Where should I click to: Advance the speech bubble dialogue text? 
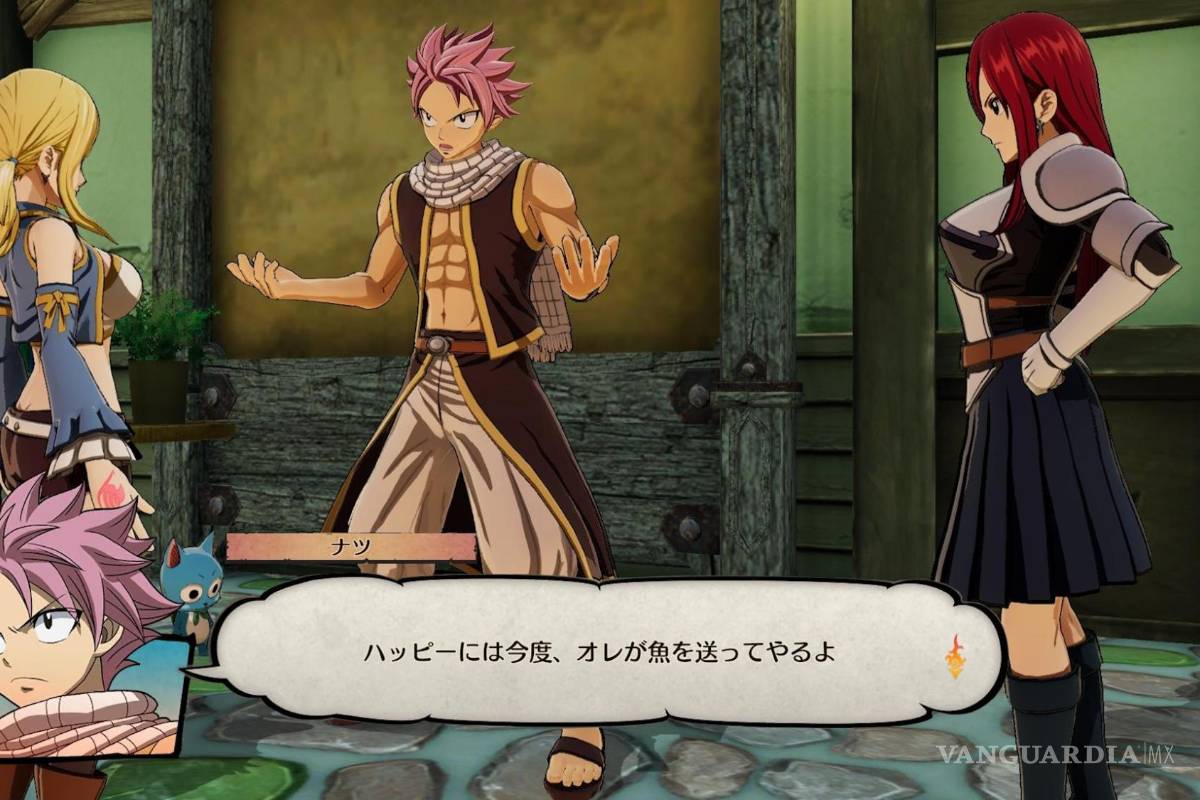coord(597,653)
